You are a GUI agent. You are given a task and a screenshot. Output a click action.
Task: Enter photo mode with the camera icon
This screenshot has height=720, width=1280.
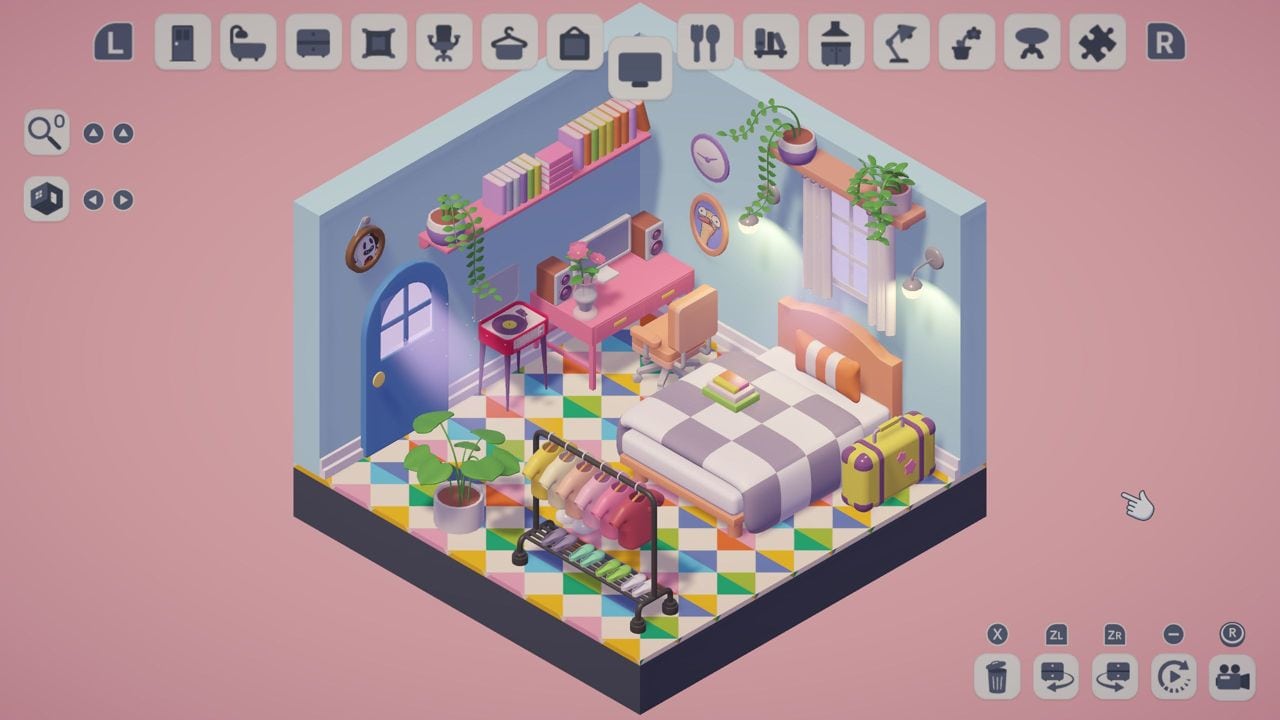[x=1232, y=676]
